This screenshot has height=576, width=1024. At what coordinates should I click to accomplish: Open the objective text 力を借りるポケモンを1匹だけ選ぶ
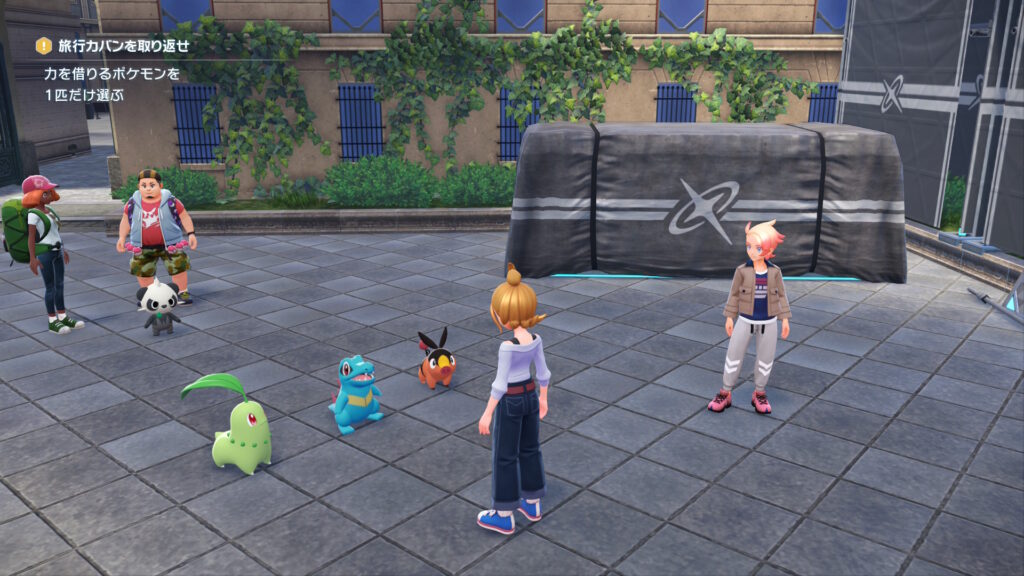(x=112, y=83)
